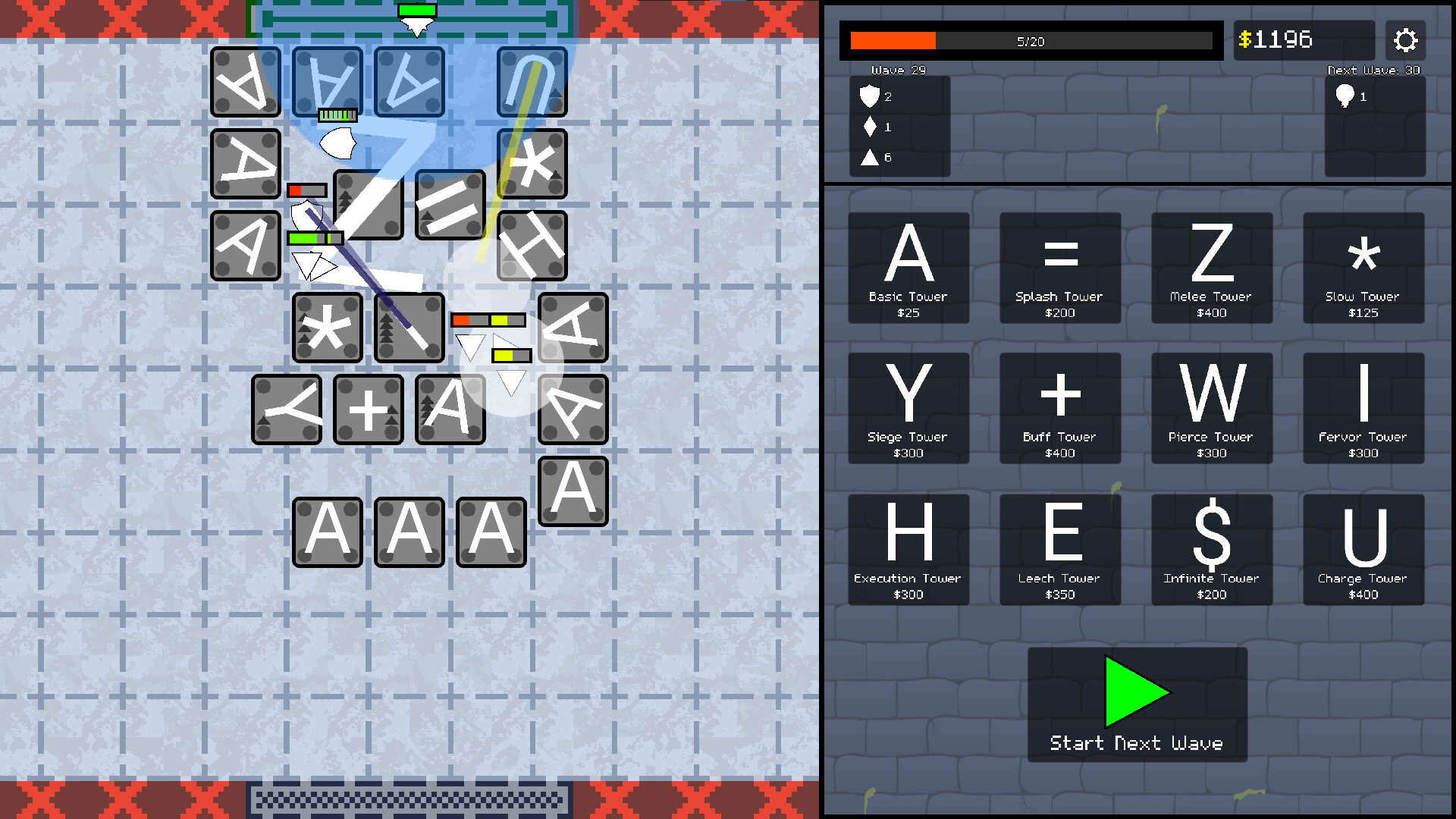Click the shield enemy icon in Wave 29 panel
This screenshot has width=1456, height=819.
coord(869,96)
